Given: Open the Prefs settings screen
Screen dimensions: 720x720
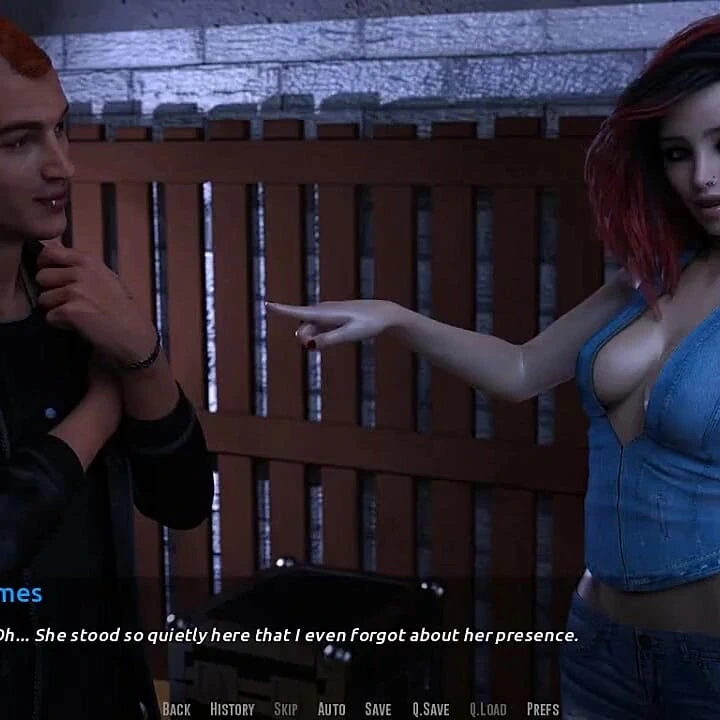Looking at the screenshot, I should click(x=543, y=709).
